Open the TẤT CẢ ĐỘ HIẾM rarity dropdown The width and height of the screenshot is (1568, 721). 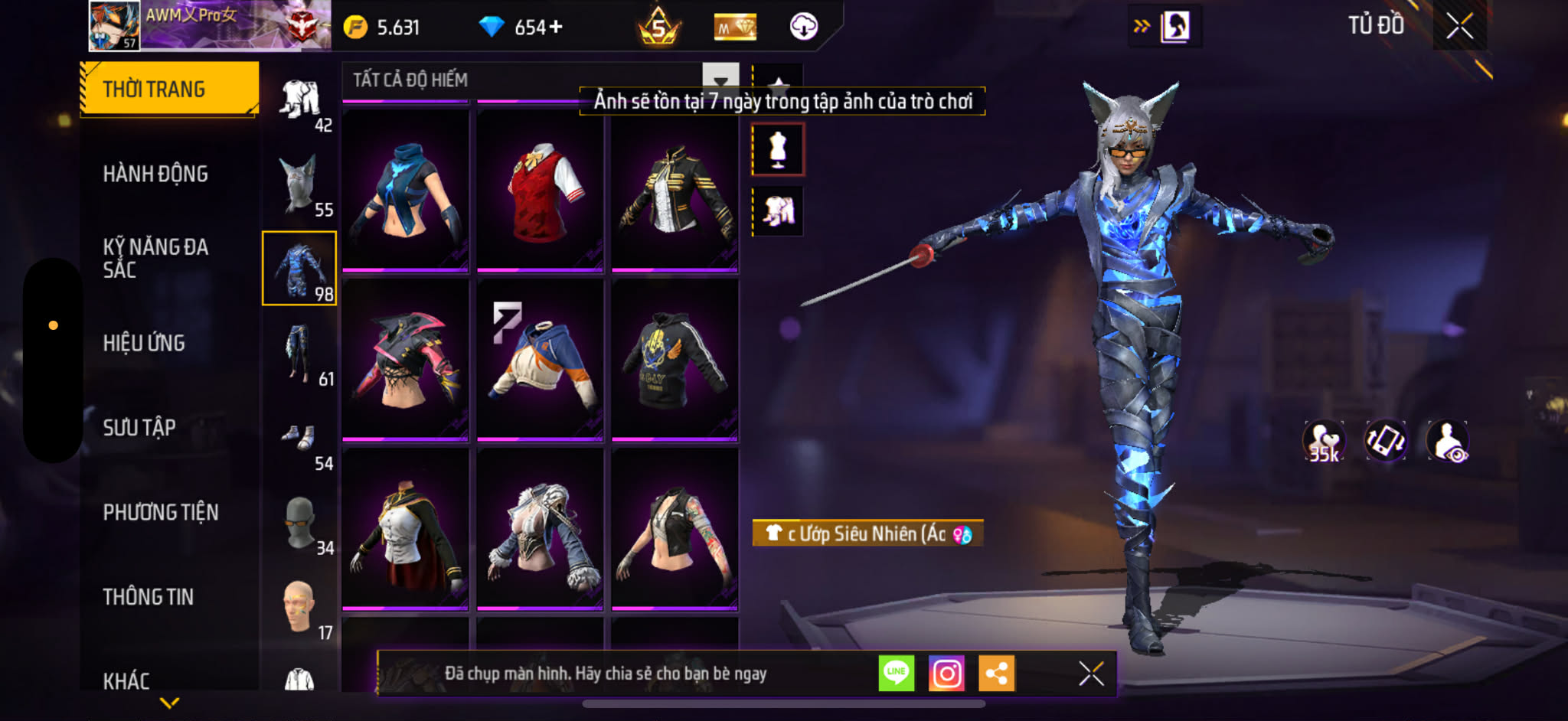point(720,80)
